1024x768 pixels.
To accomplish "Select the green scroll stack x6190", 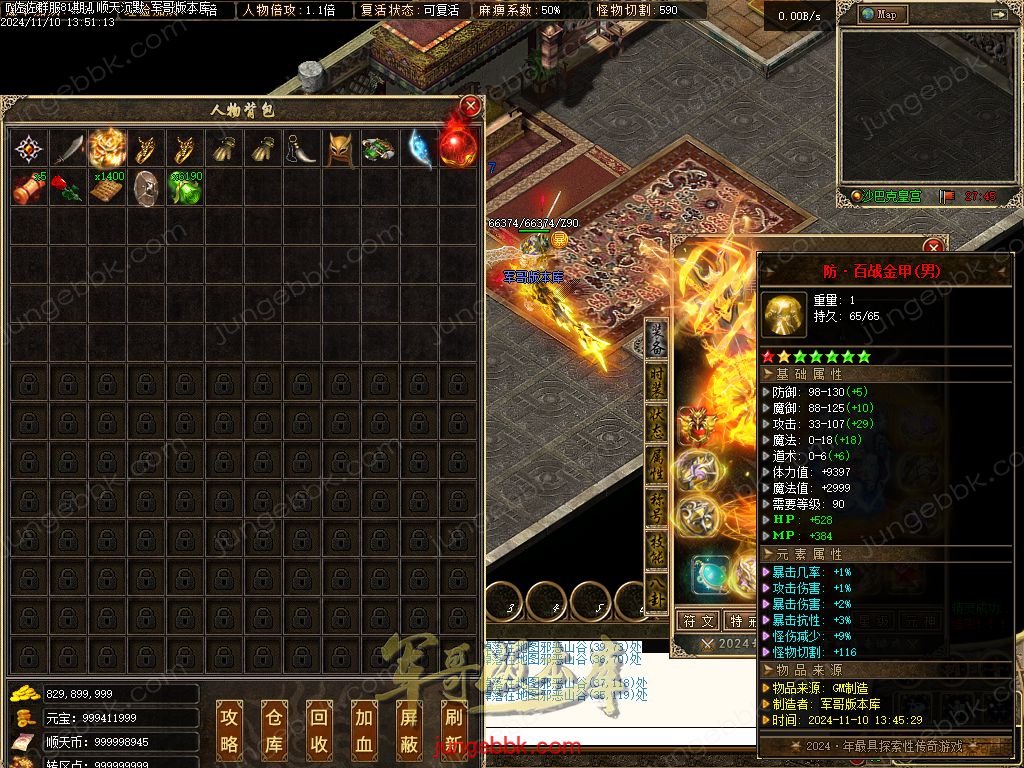I will 186,188.
